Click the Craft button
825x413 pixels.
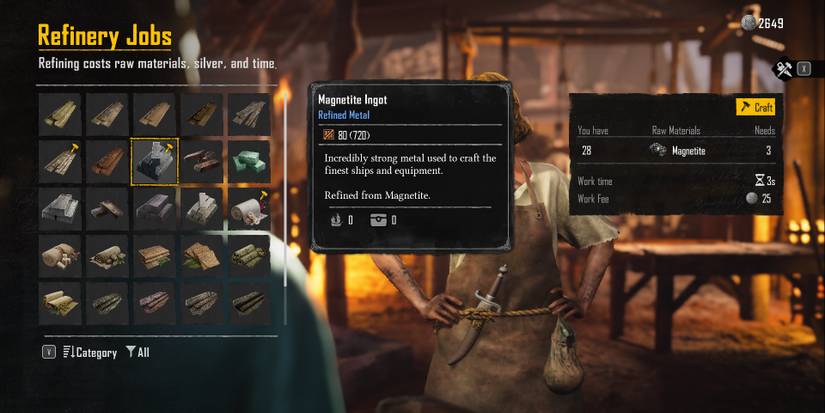coord(756,107)
